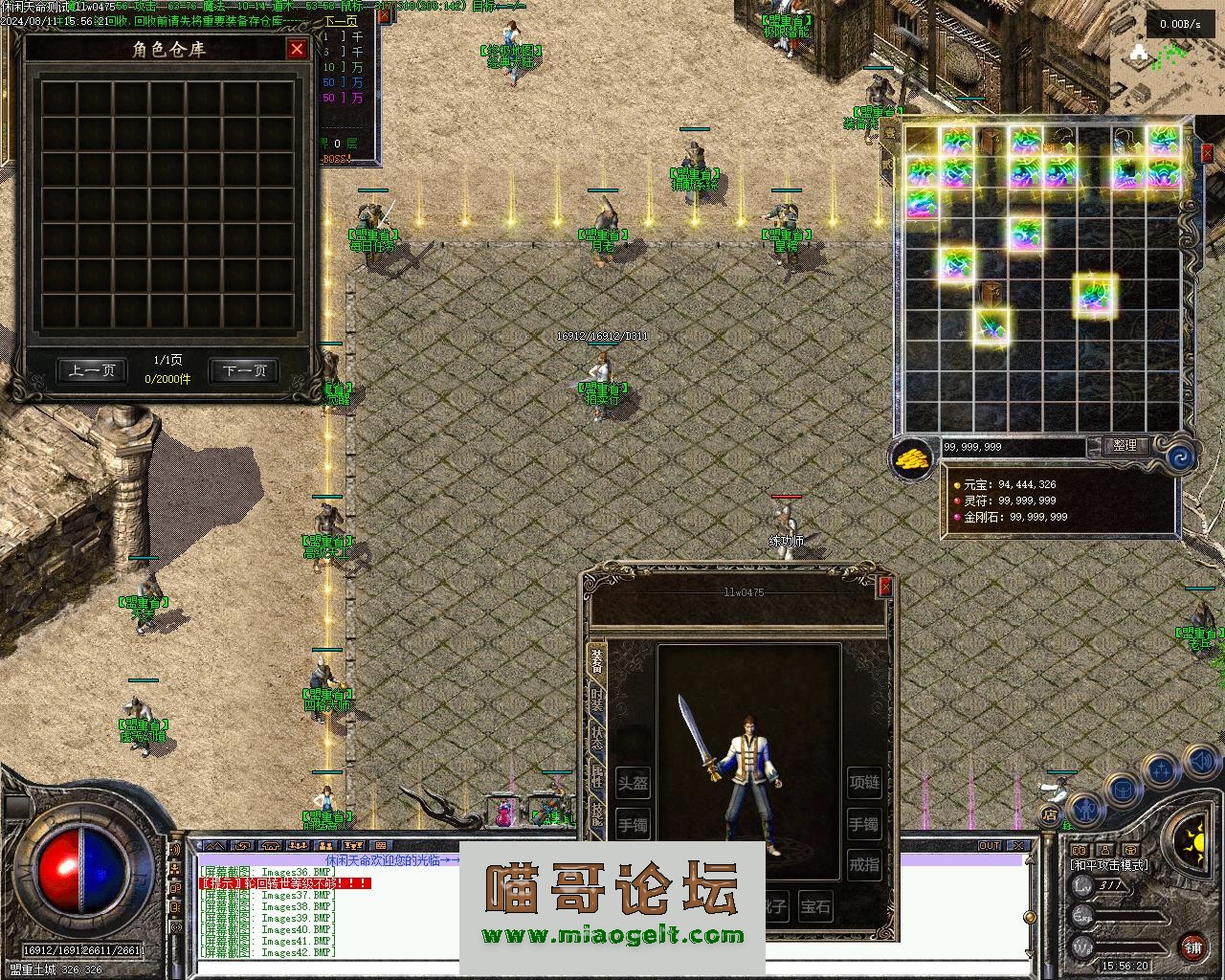Click the OUT button on chat bar
Image resolution: width=1225 pixels, height=980 pixels.
[x=990, y=846]
